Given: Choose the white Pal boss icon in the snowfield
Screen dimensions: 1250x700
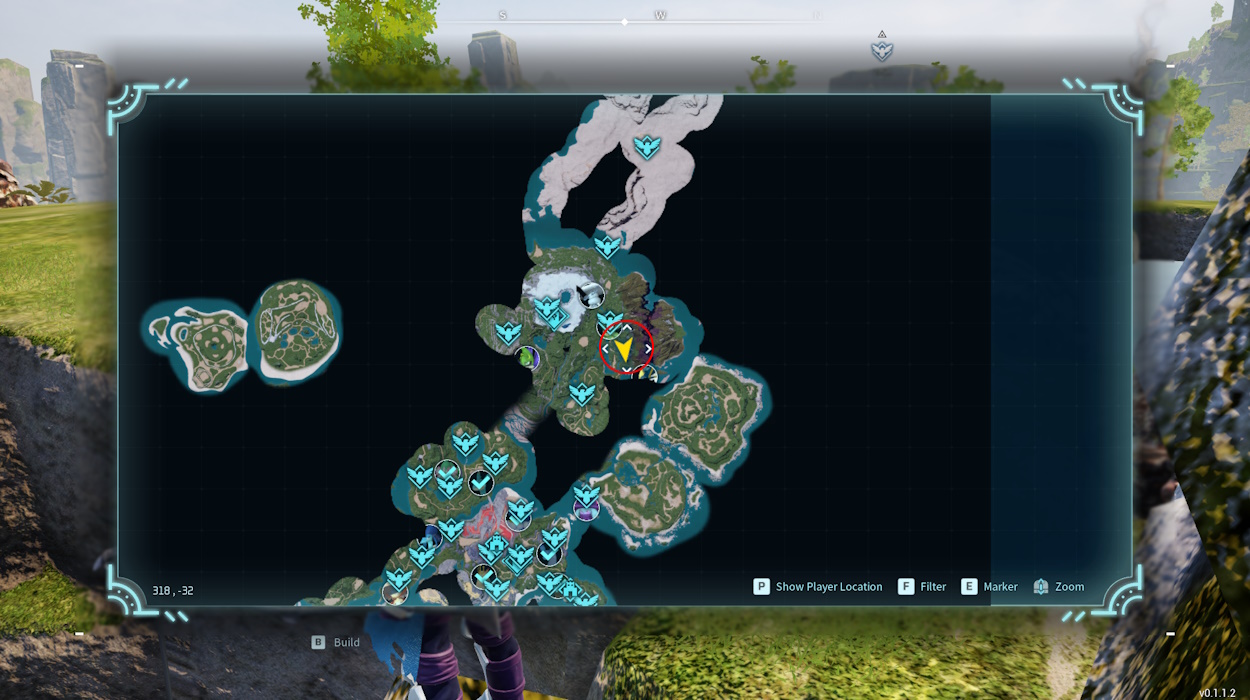Looking at the screenshot, I should [x=591, y=295].
